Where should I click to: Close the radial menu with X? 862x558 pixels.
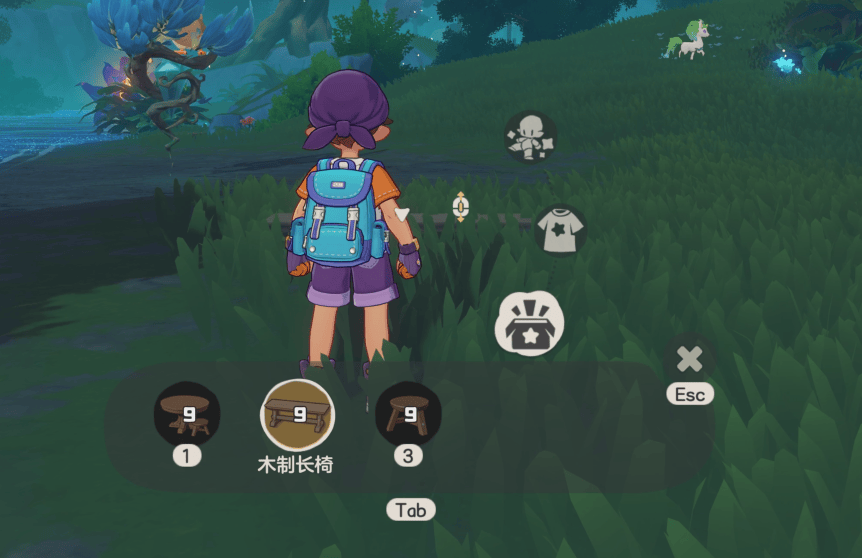(689, 359)
